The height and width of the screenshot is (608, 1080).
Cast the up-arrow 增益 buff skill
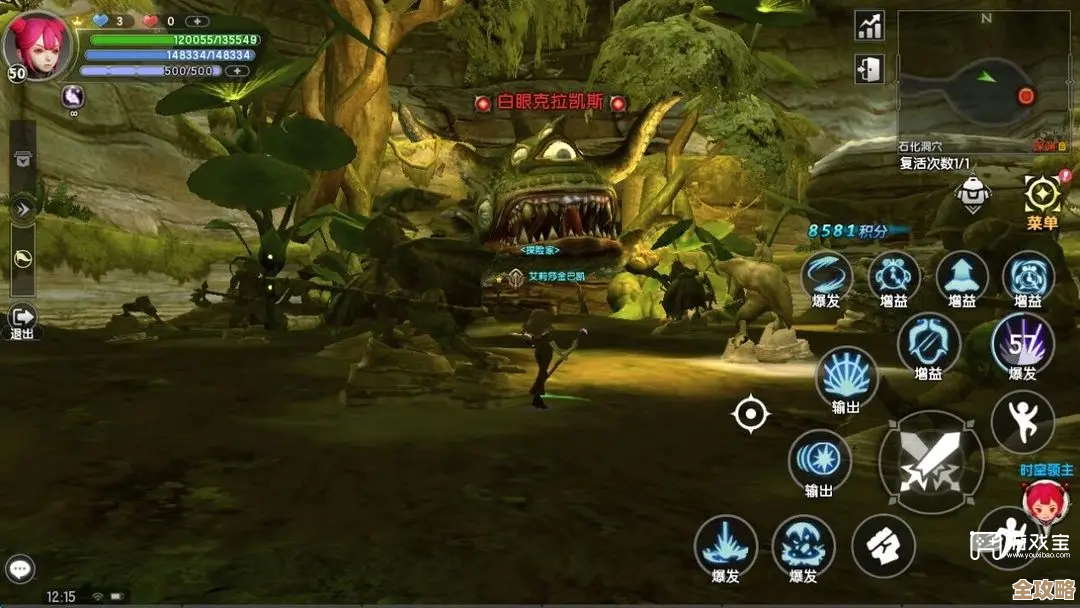click(x=962, y=276)
